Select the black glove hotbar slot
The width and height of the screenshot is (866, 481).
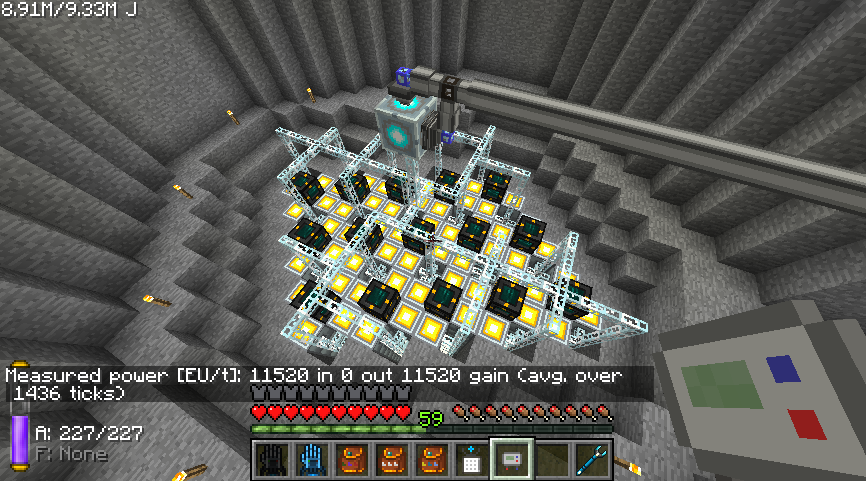point(270,459)
